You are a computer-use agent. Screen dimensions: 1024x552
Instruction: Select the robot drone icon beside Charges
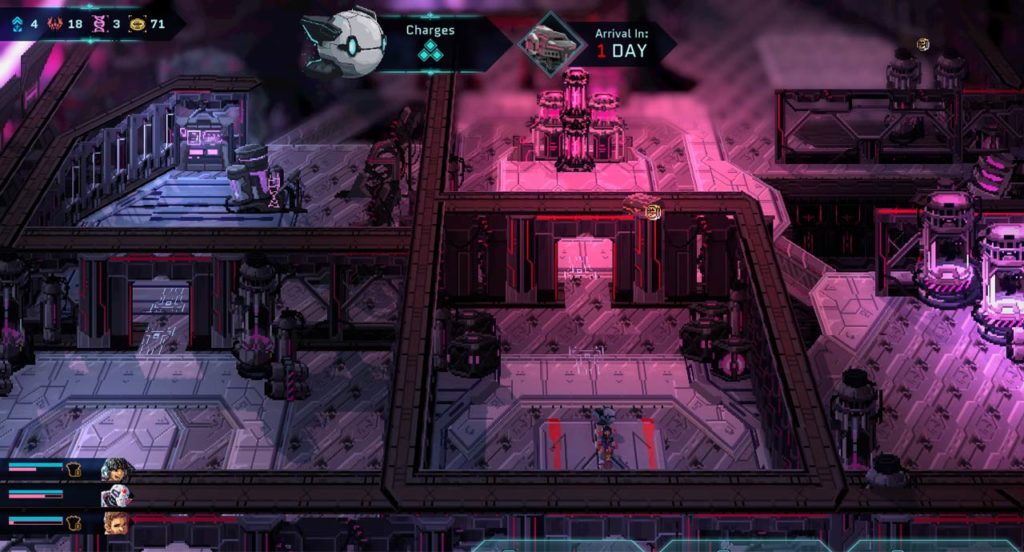[345, 43]
